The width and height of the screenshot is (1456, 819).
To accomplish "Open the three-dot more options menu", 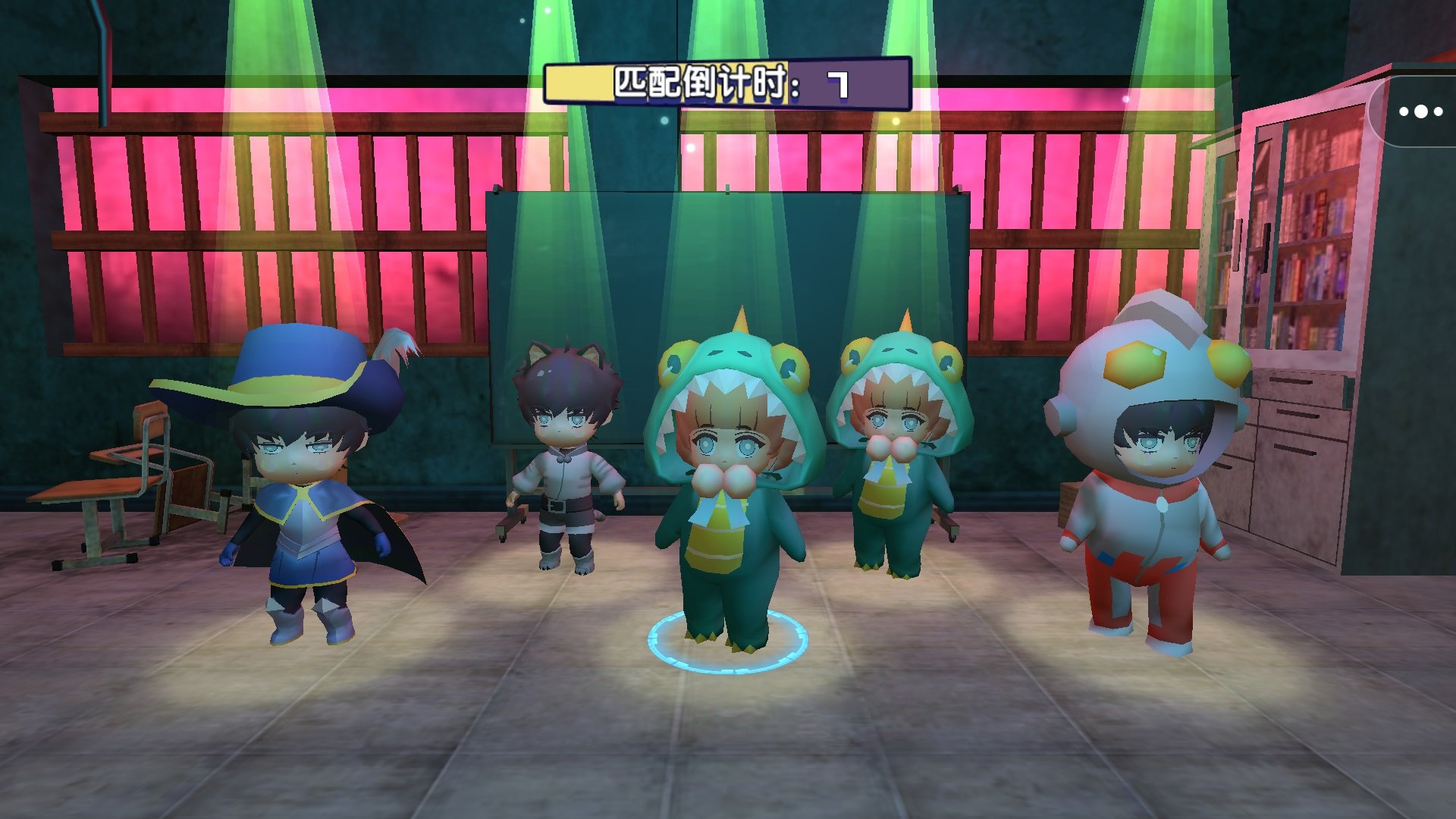I will coord(1420,111).
